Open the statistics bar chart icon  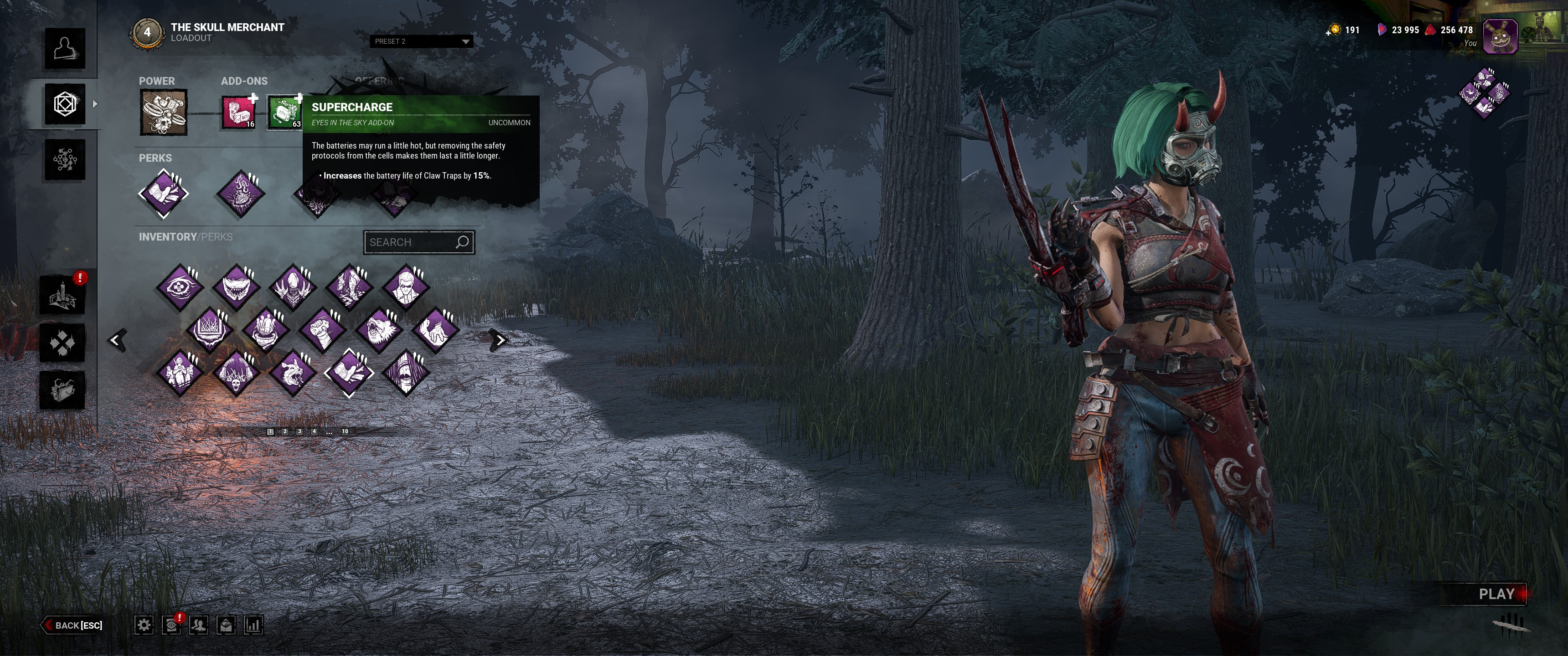pyautogui.click(x=253, y=625)
